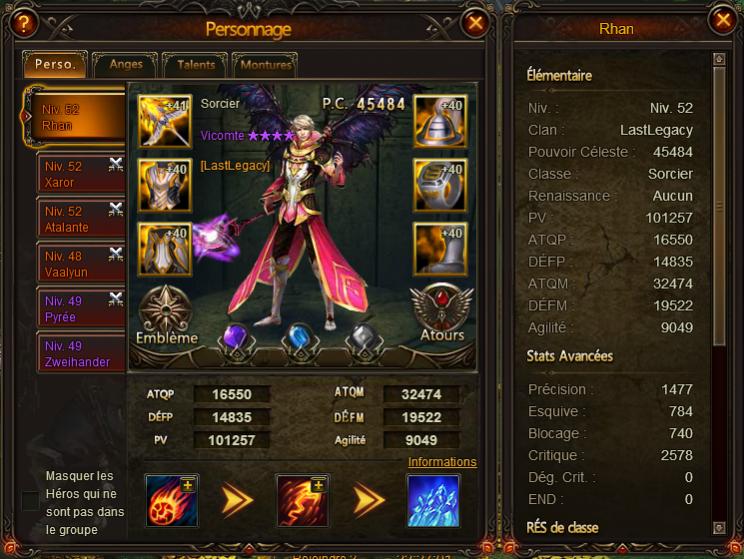Select hero Pyrée in the roster
This screenshot has width=744, height=559.
(x=80, y=309)
